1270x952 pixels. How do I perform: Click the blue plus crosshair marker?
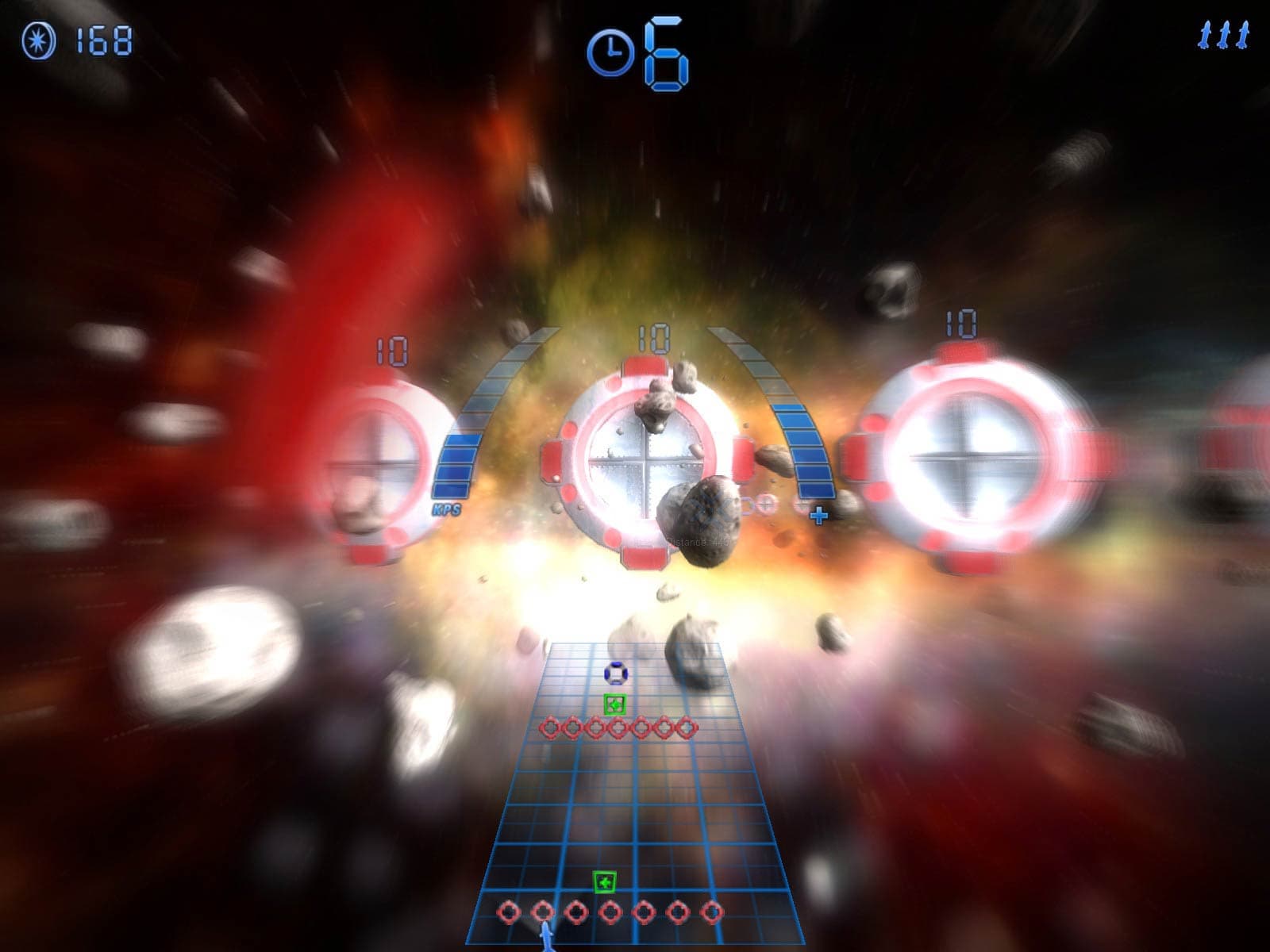tap(818, 515)
